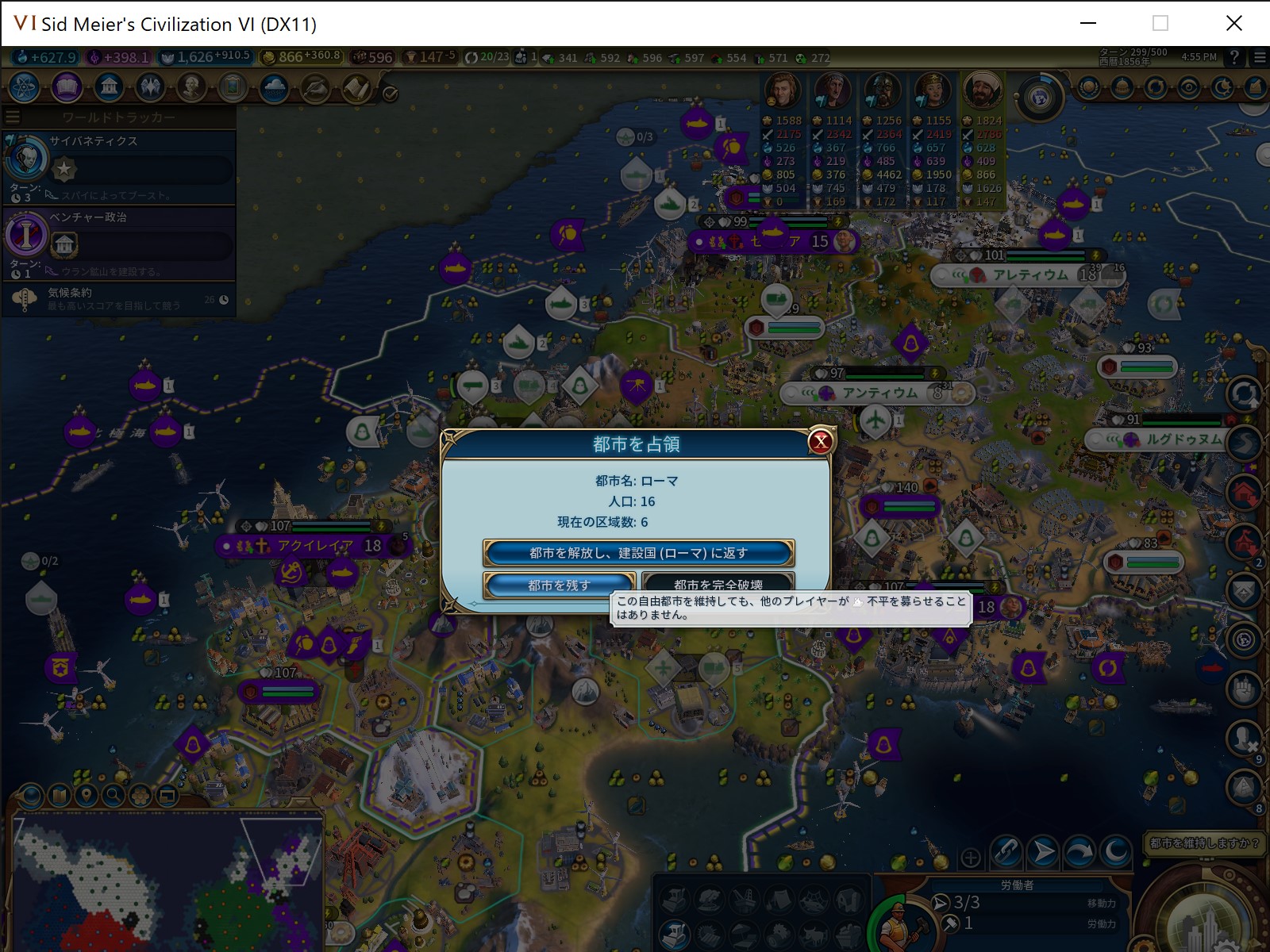1270x952 pixels.
Task: Toggle the map lens hexagon options
Action: (x=139, y=796)
